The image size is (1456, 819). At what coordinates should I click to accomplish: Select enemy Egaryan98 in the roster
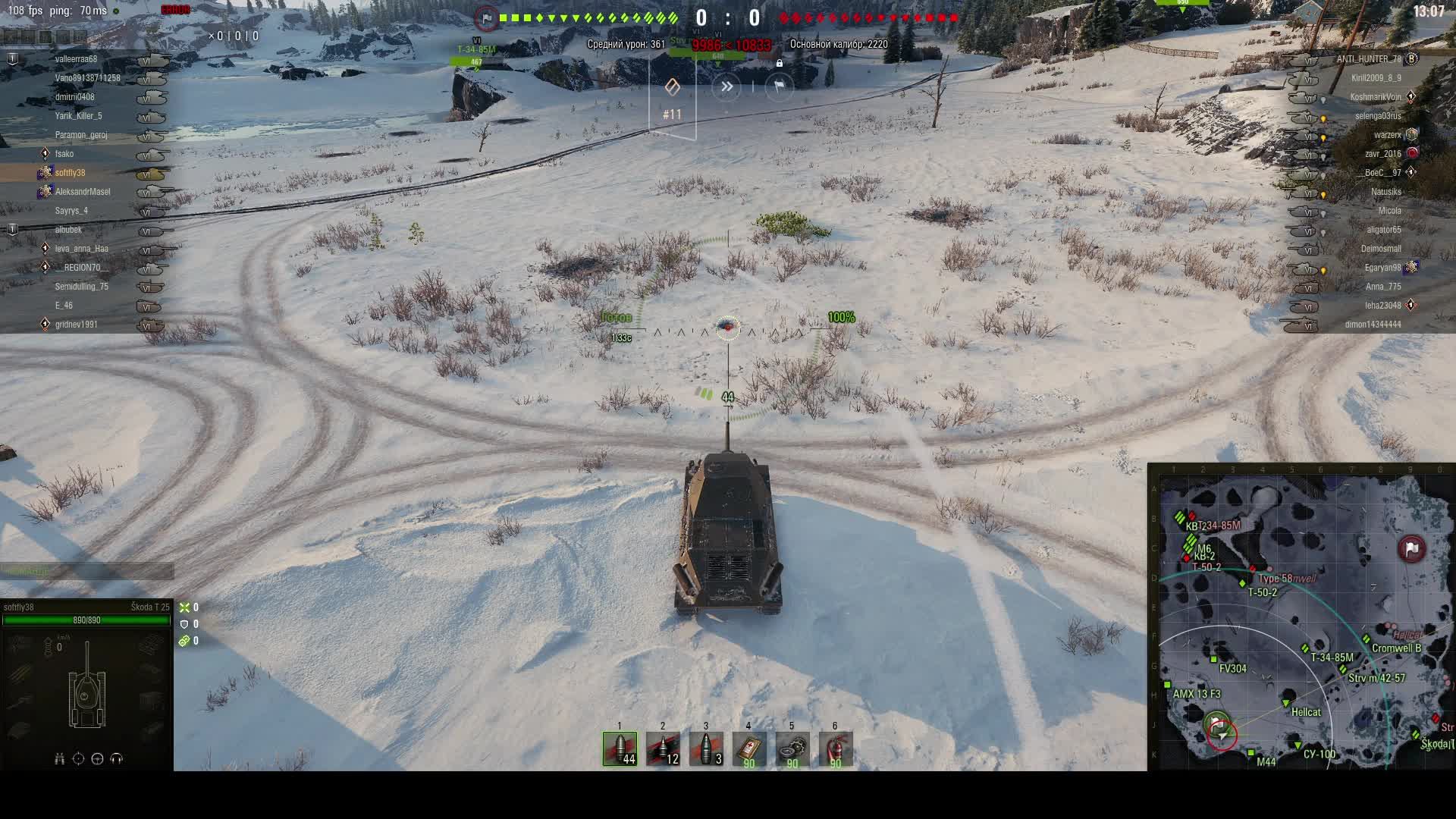[x=1382, y=268]
